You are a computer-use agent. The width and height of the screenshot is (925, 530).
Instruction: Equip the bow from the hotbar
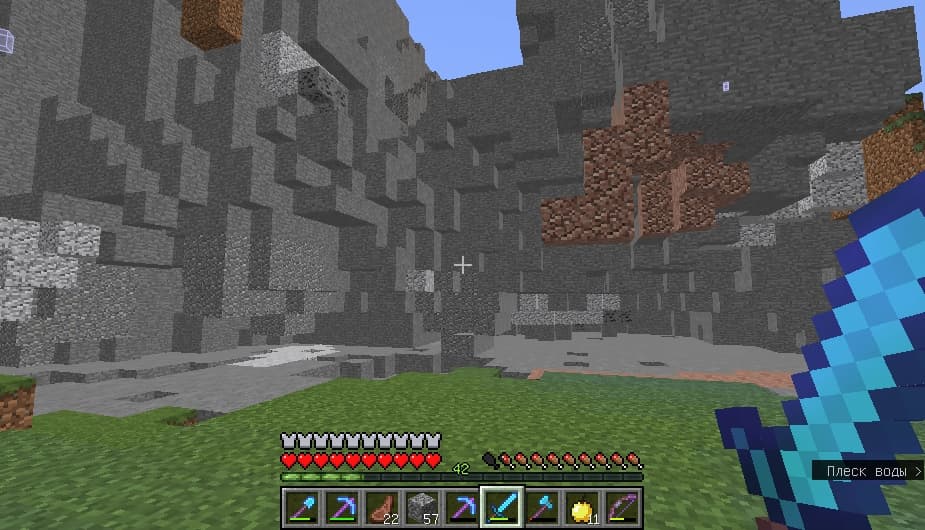(x=620, y=506)
